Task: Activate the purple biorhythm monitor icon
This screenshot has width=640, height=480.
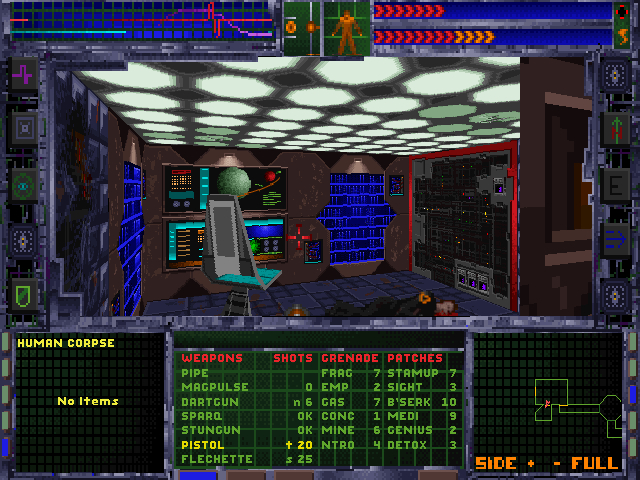Action: pos(23,74)
